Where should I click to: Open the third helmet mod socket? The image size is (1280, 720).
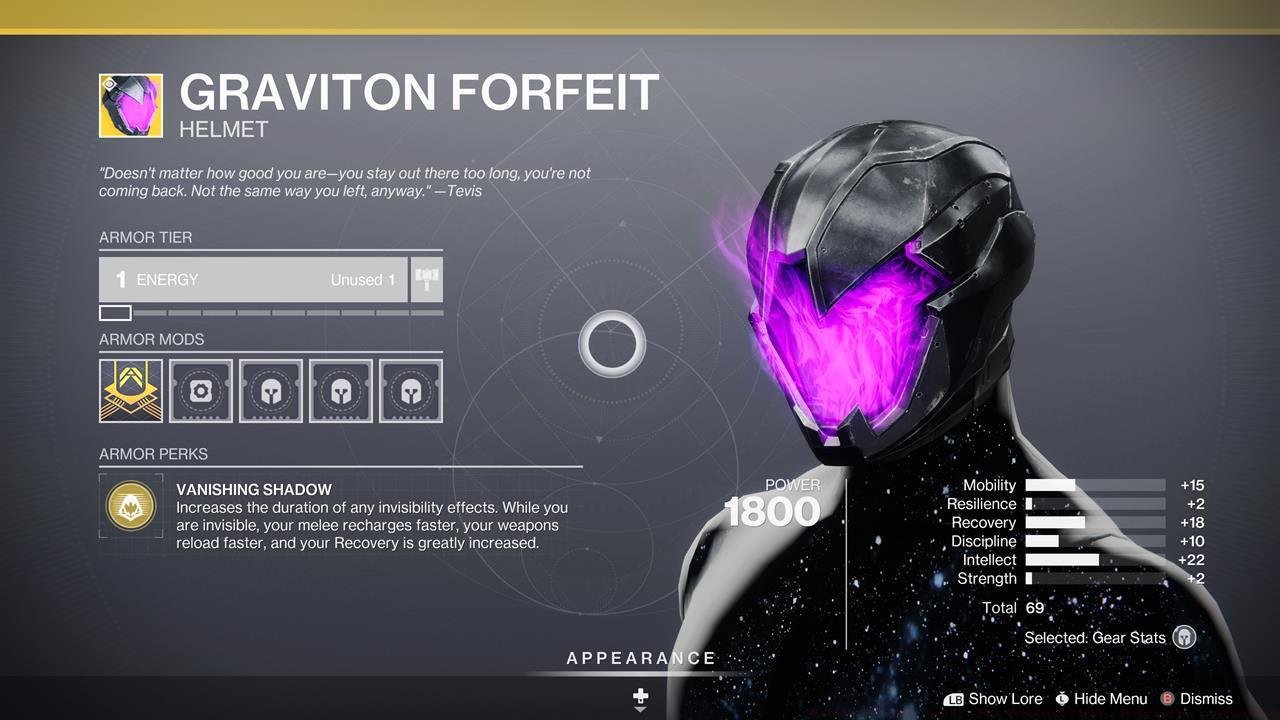411,390
